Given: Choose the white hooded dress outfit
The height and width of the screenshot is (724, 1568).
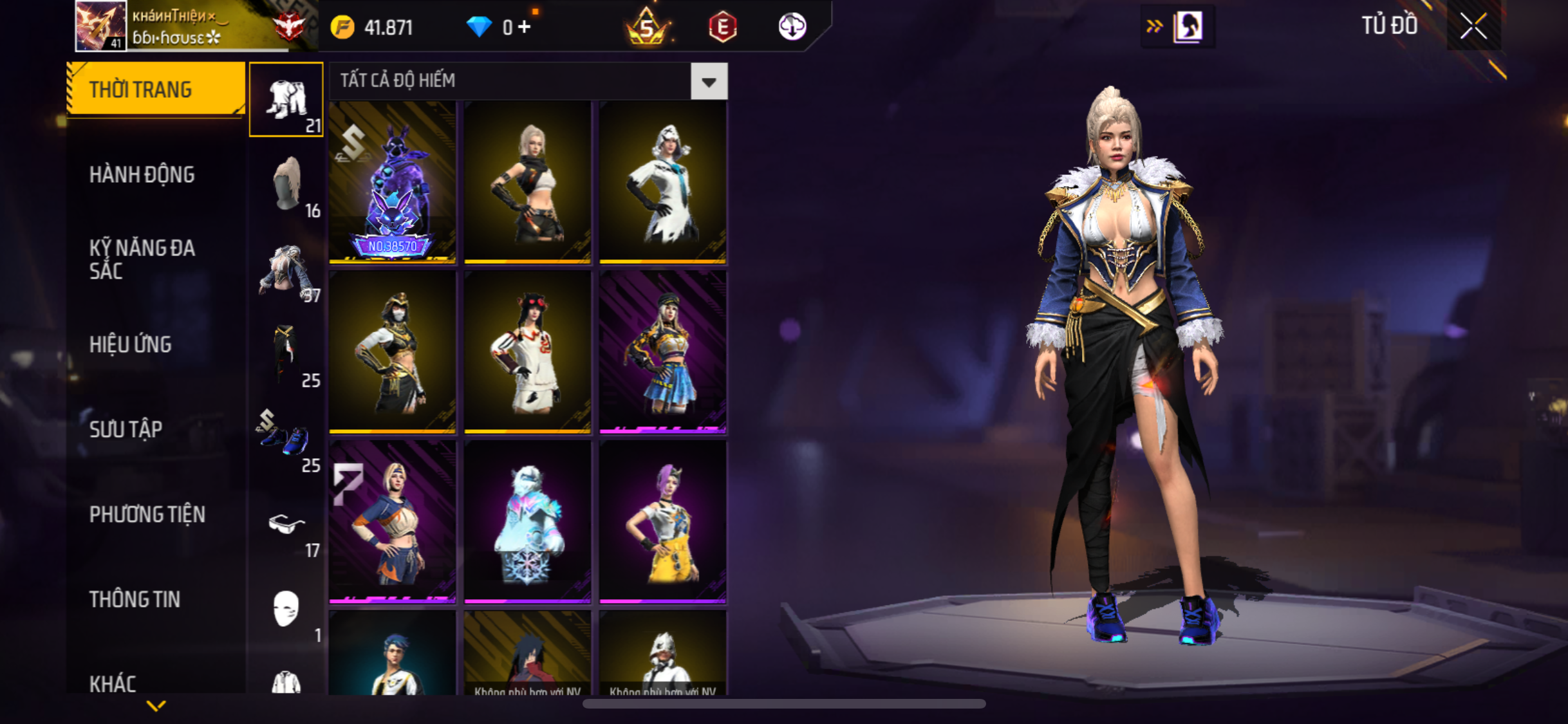Looking at the screenshot, I should pyautogui.click(x=663, y=183).
